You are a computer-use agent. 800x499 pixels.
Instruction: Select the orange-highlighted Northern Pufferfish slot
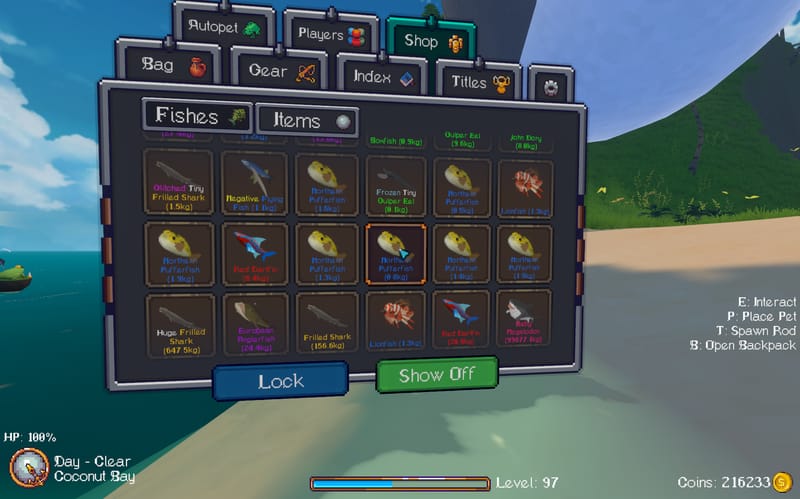click(x=396, y=254)
